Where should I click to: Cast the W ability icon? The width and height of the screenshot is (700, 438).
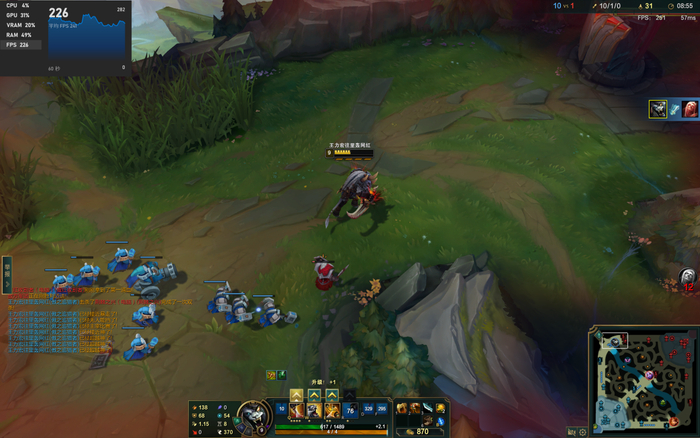click(314, 410)
